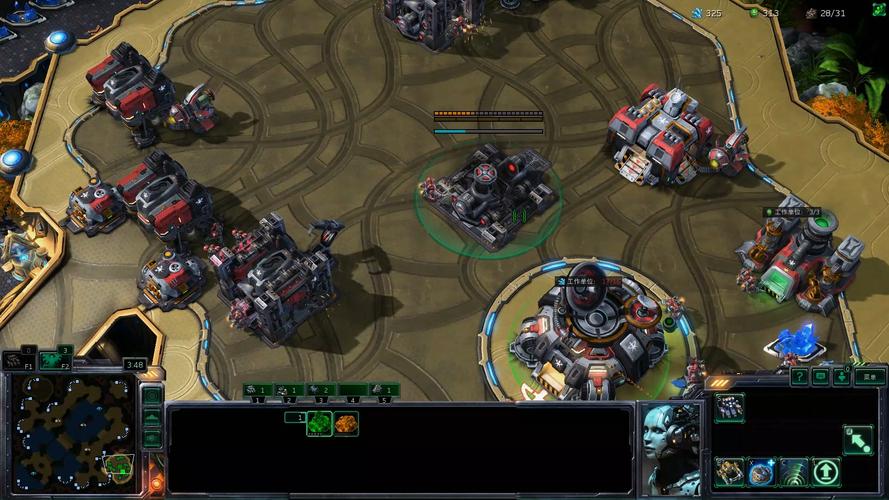This screenshot has width=889, height=500.
Task: Upgrade to Planetary Fortress
Action: pyautogui.click(x=762, y=471)
